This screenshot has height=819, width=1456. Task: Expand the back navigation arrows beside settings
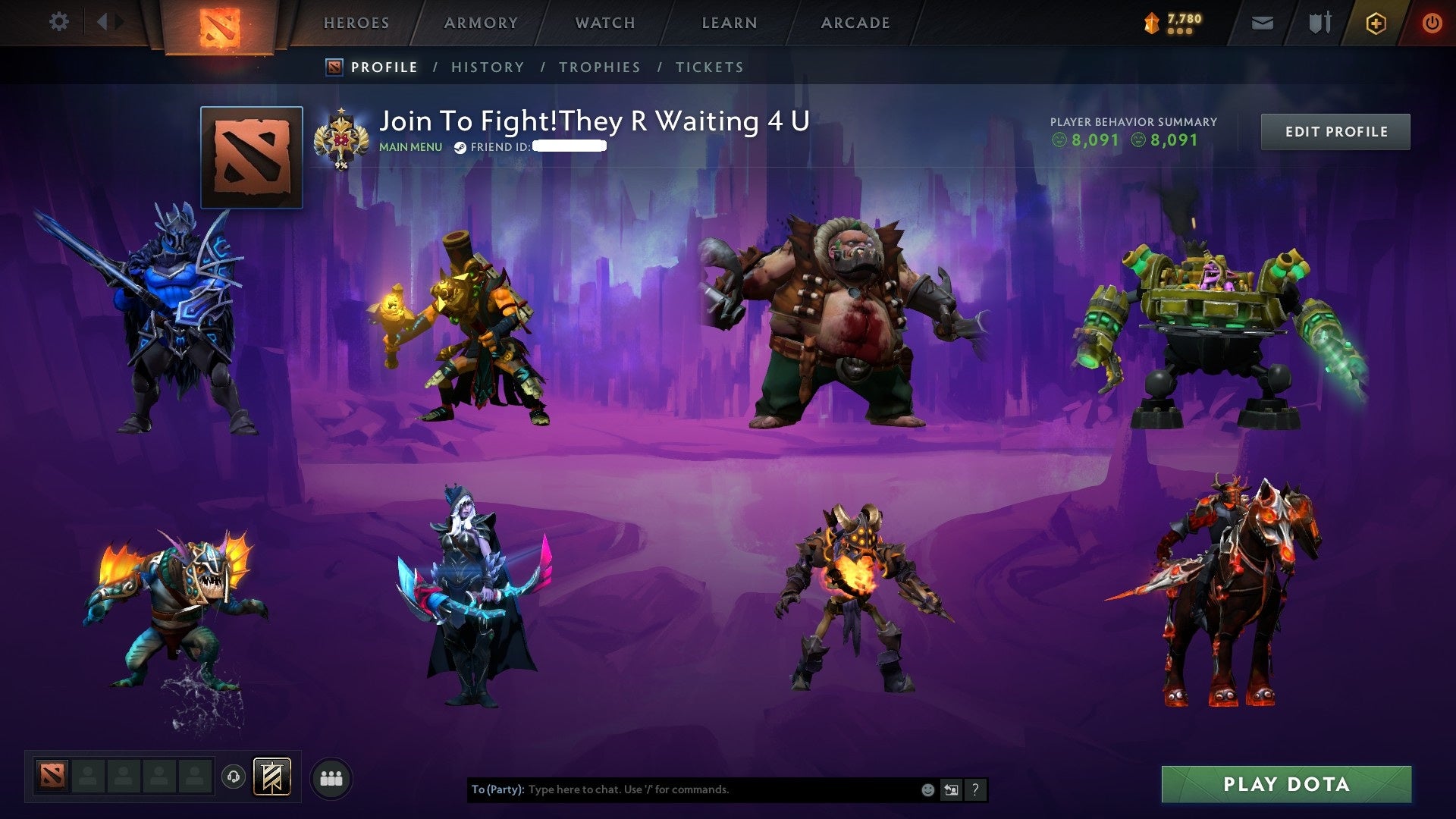(x=108, y=22)
